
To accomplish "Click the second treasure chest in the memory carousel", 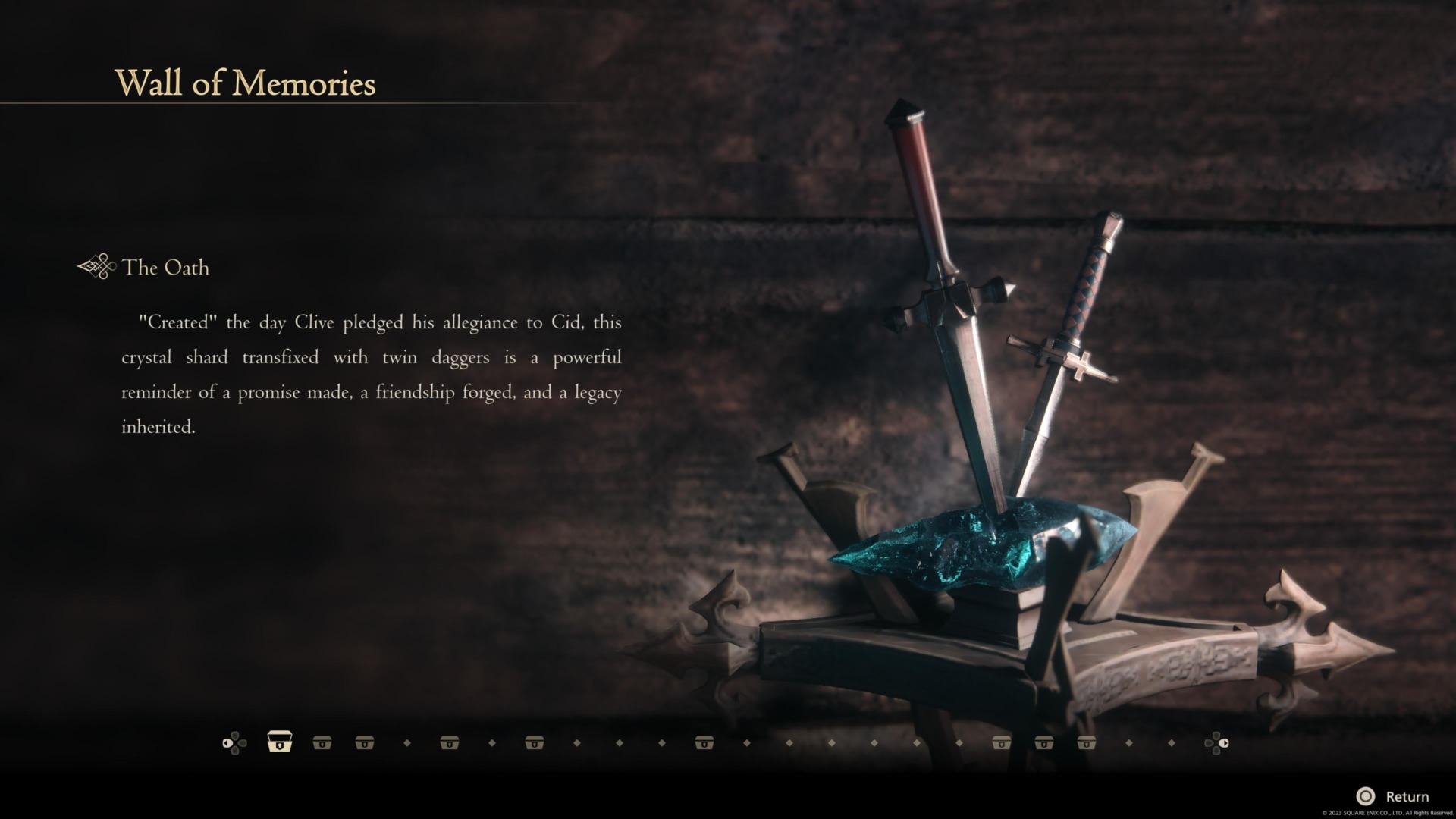I will pos(322,742).
